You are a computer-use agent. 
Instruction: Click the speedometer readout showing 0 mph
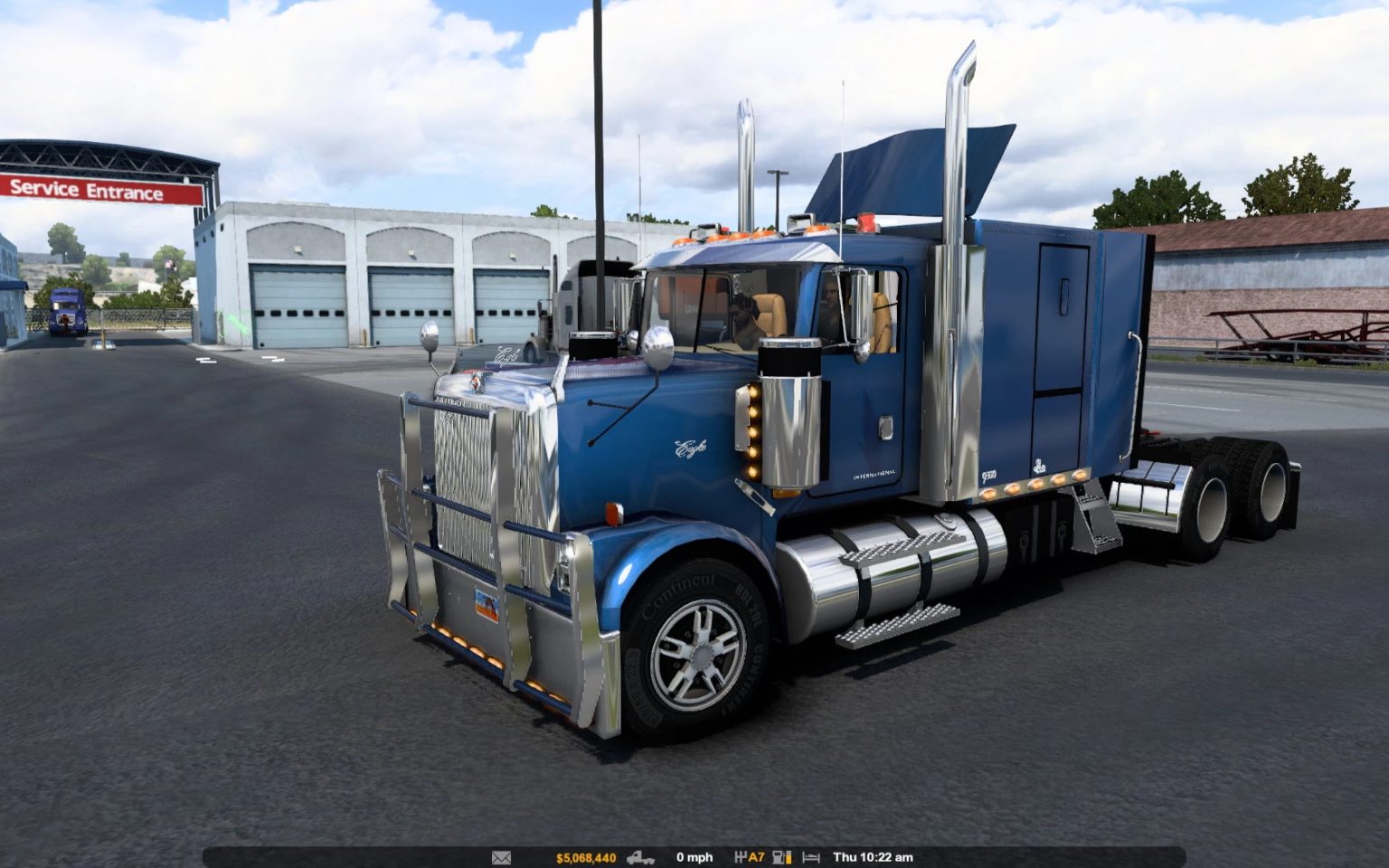coord(694,856)
